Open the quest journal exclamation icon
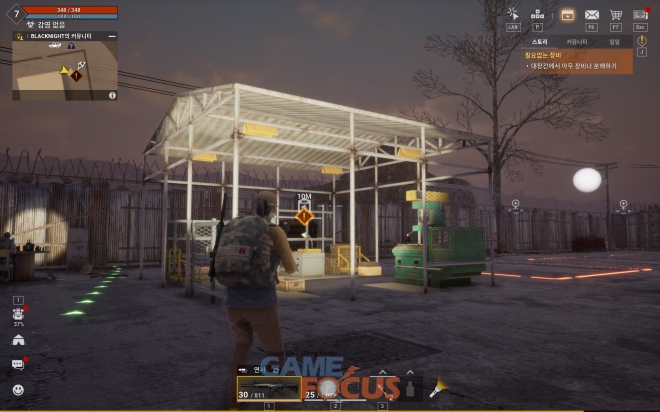Screen dimensions: 660x412 [642, 41]
